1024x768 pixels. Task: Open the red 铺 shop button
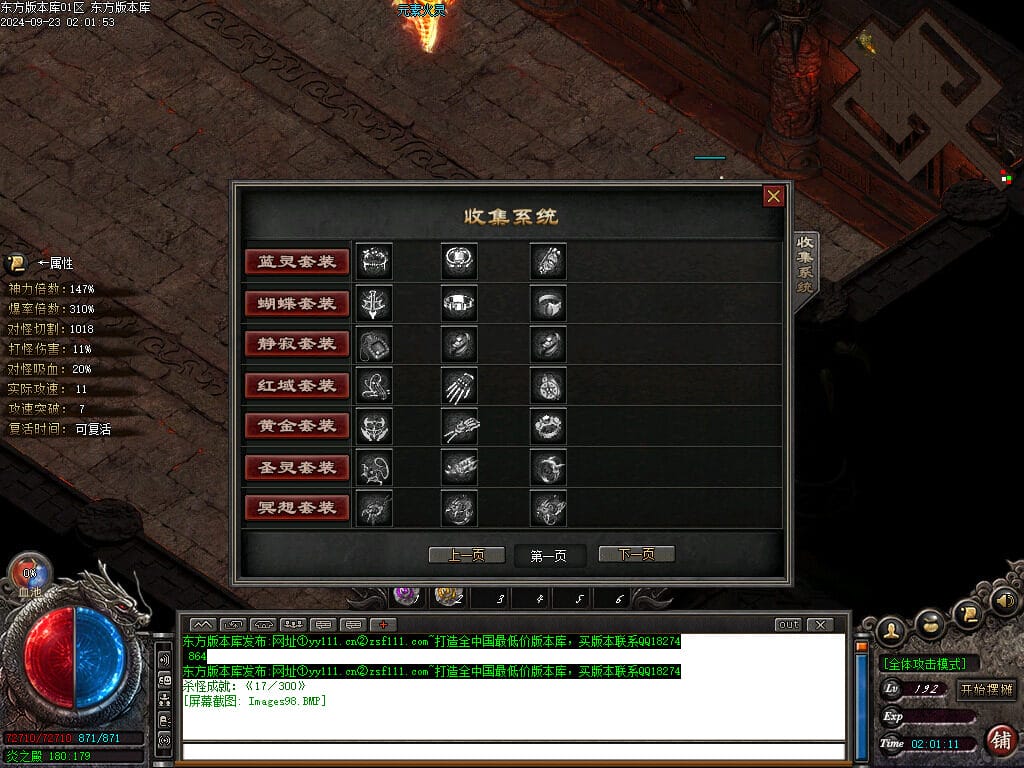point(999,741)
